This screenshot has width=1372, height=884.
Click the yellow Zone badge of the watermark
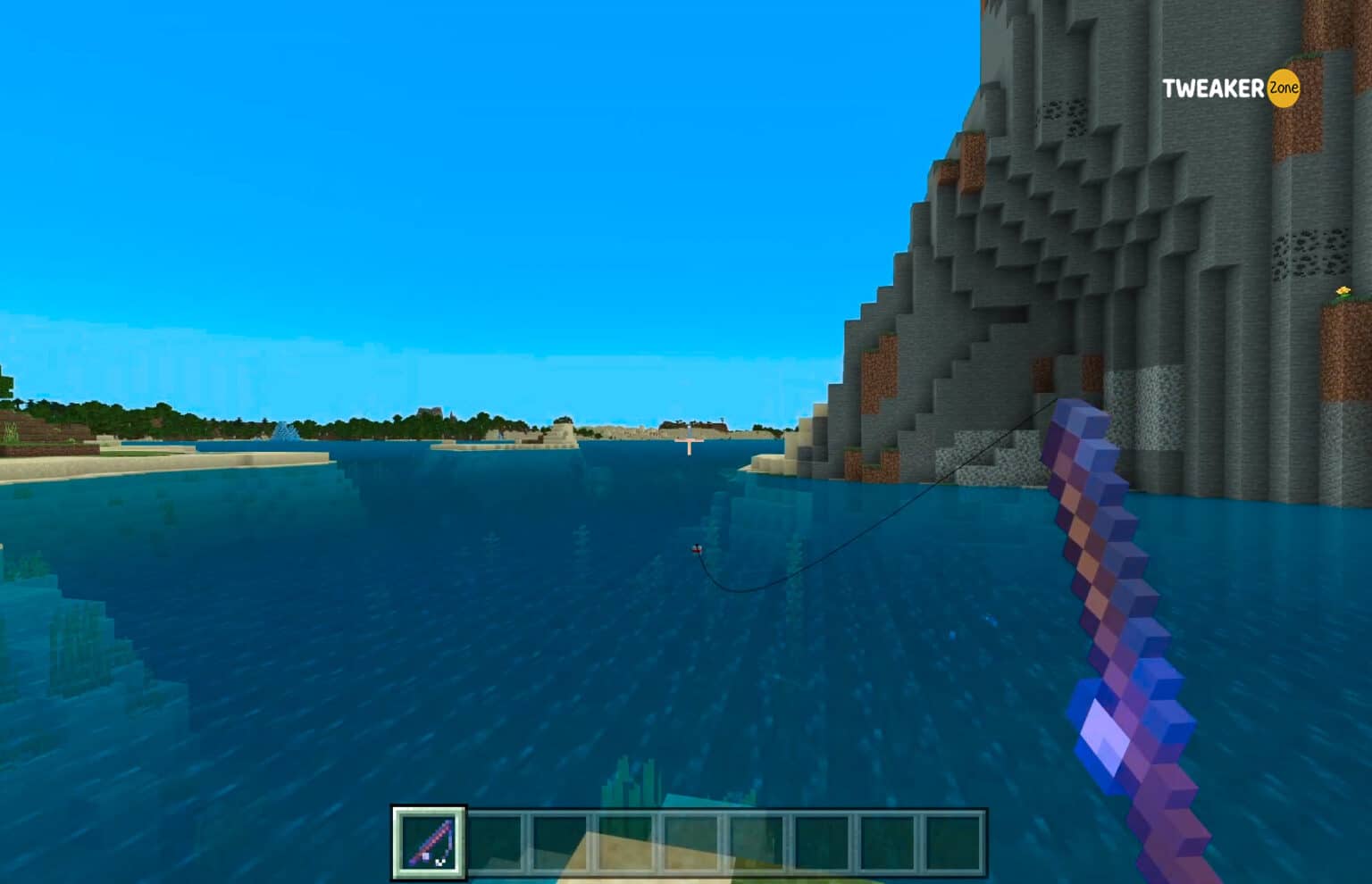click(x=1281, y=89)
